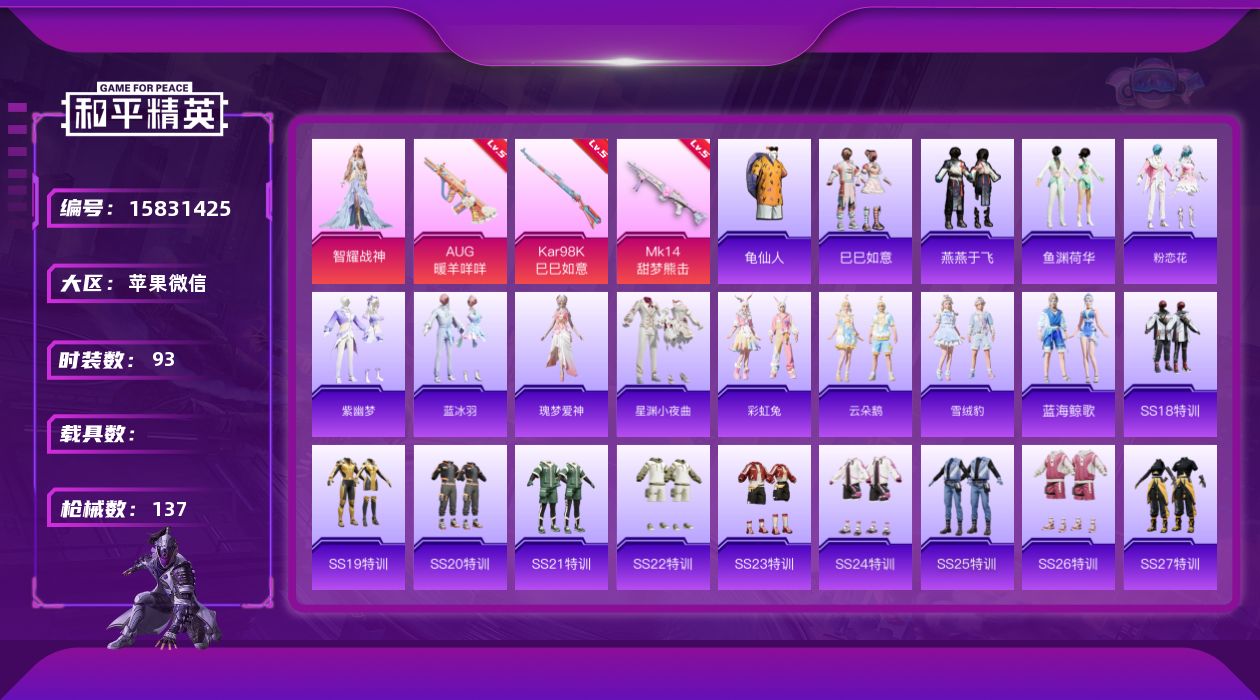Open the SS18特训 outfit card
Viewport: 1260px width, 700px height.
(1170, 364)
